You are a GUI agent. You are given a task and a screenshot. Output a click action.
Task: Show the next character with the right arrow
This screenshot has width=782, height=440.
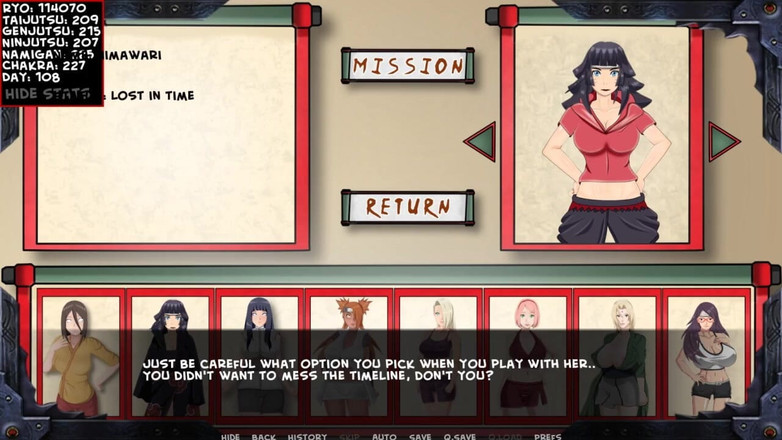click(722, 142)
